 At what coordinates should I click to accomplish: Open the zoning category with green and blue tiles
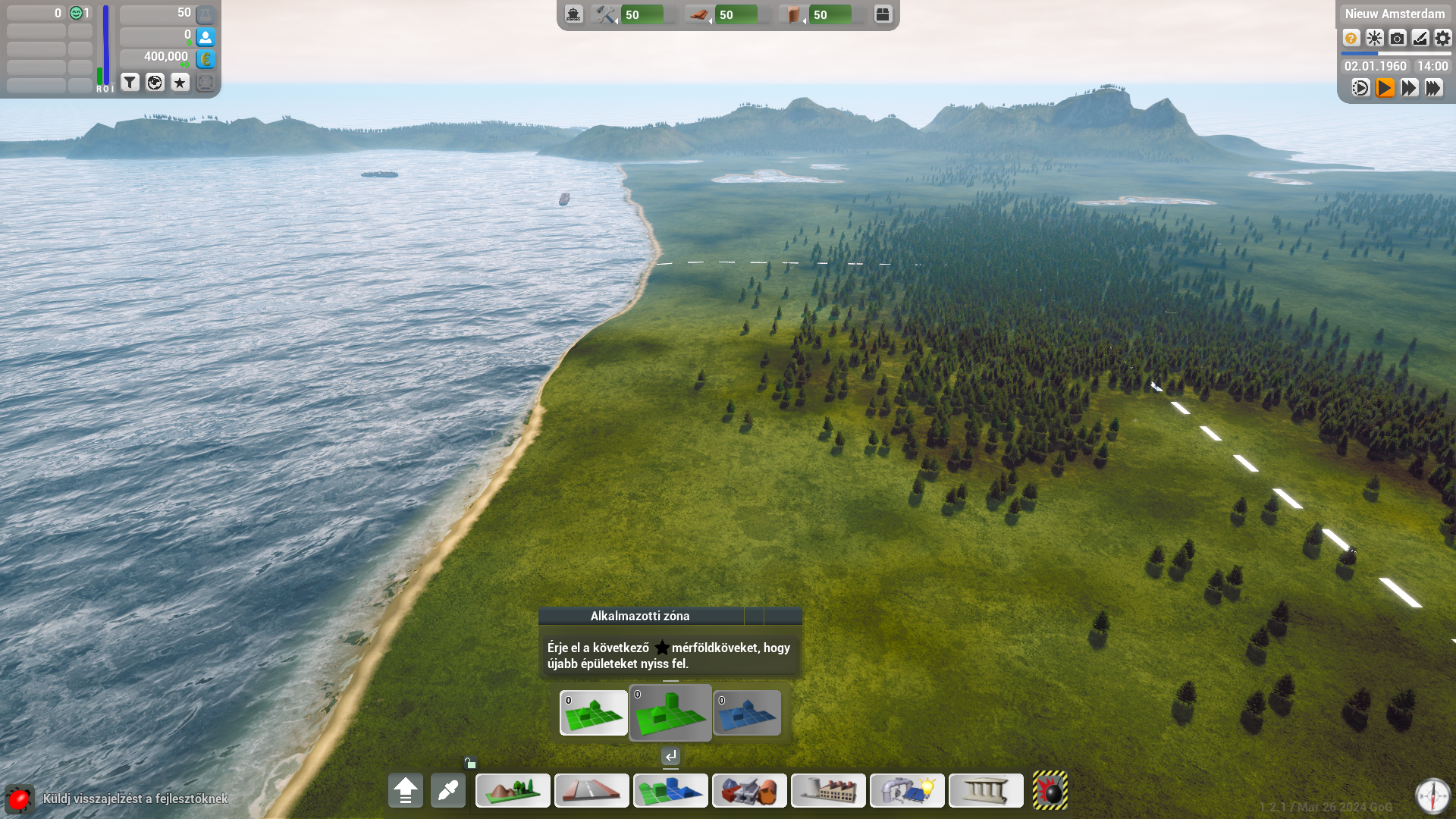(x=670, y=791)
